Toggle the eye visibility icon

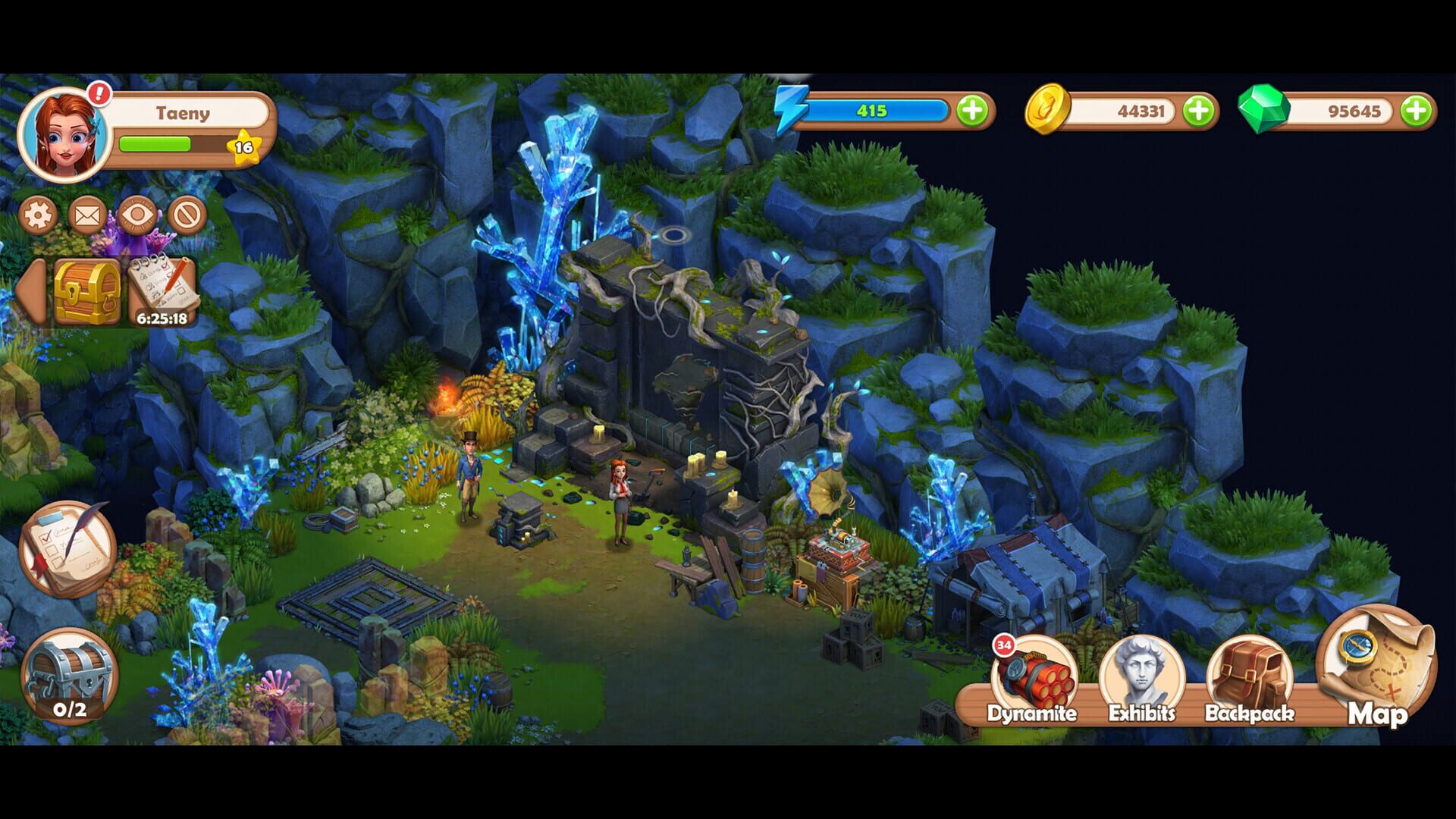click(x=136, y=214)
